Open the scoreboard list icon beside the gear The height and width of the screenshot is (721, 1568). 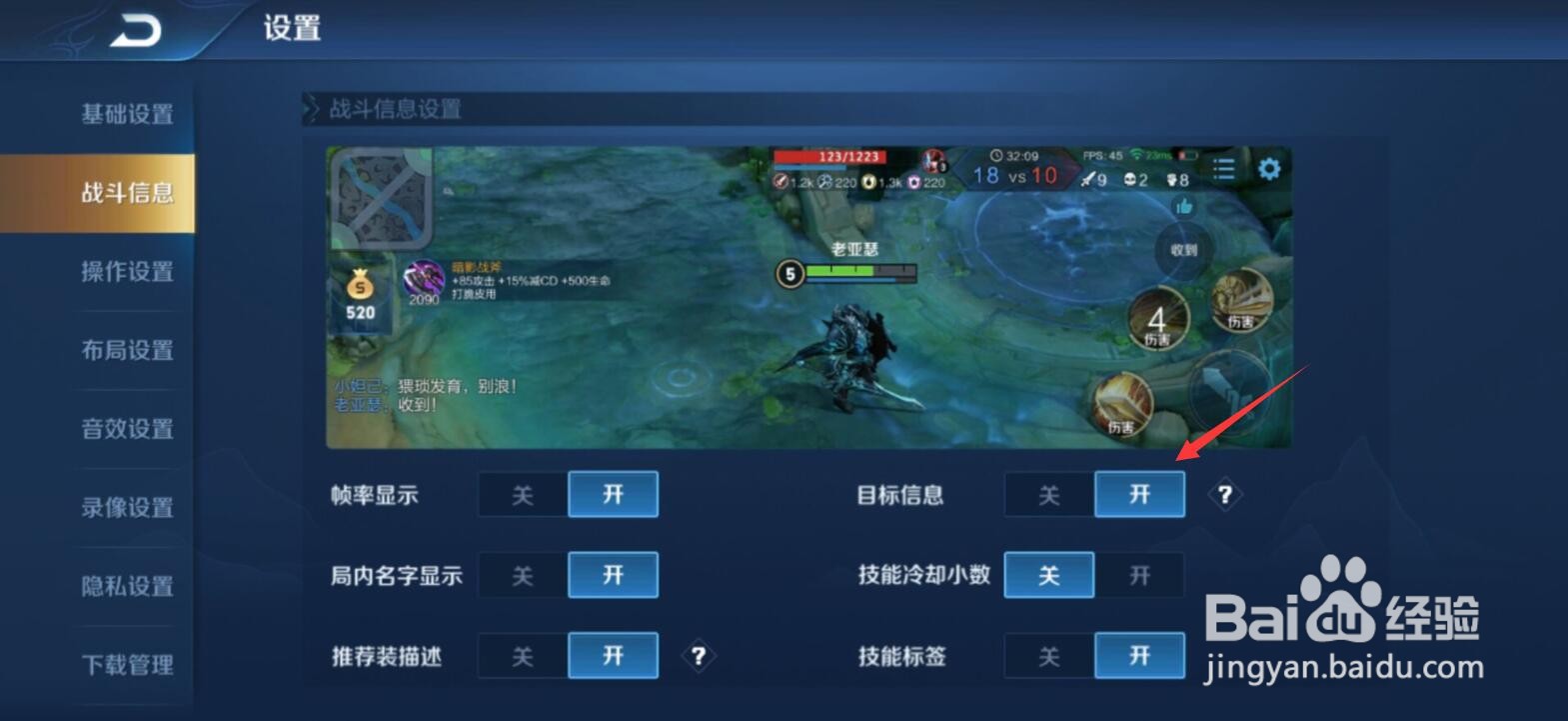point(1223,169)
